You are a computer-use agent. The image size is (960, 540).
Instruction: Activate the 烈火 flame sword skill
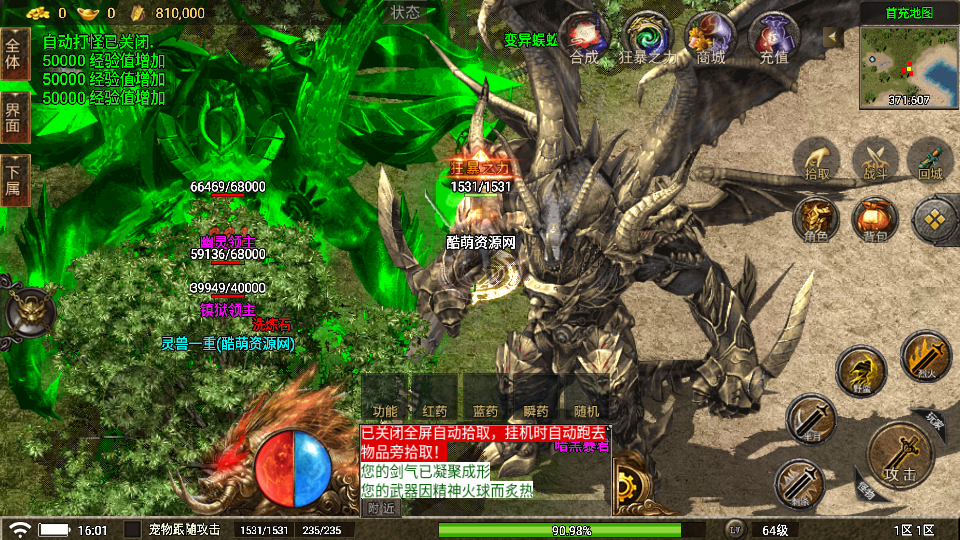point(925,357)
